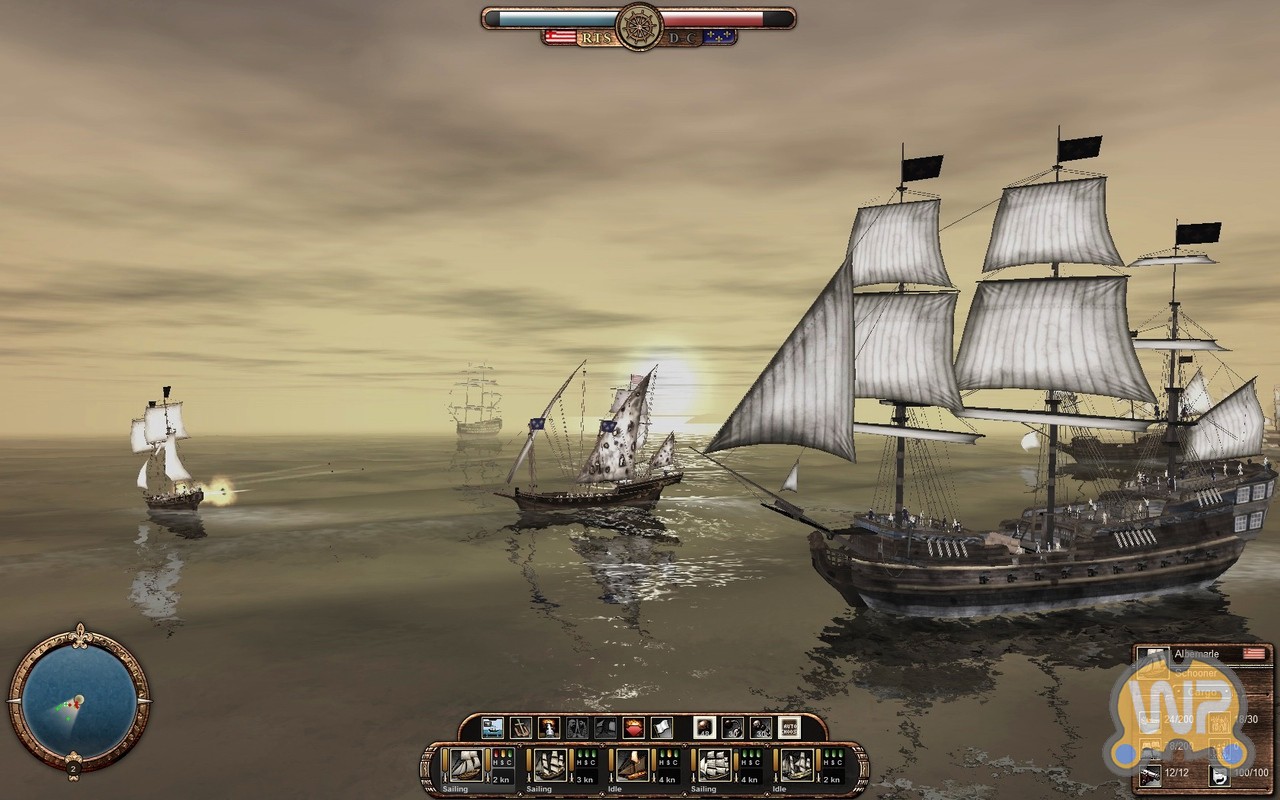
Task: Choose the last ship card idle at 2 kn
Action: [797, 767]
